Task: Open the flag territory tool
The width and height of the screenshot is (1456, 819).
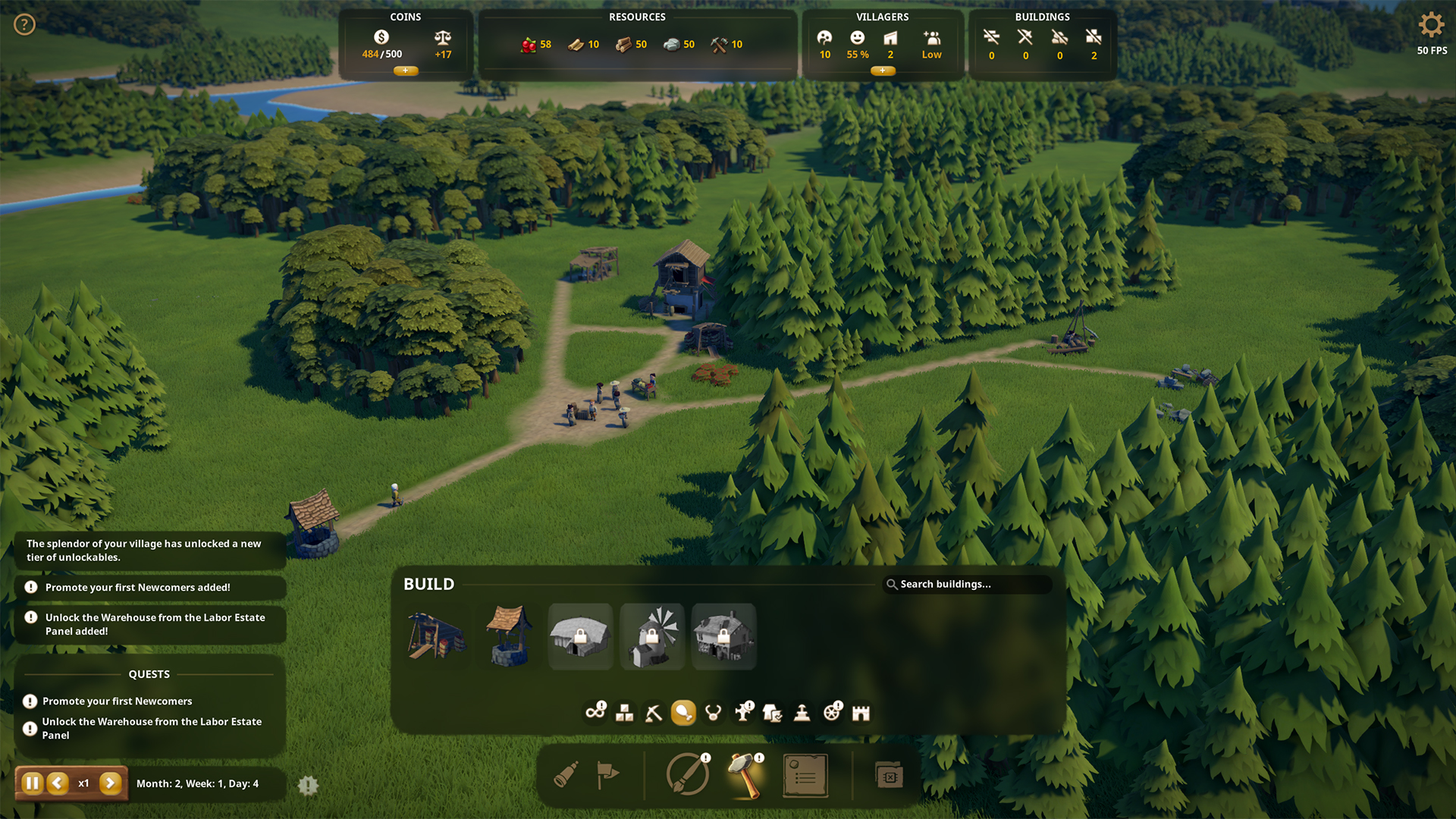Action: click(609, 775)
